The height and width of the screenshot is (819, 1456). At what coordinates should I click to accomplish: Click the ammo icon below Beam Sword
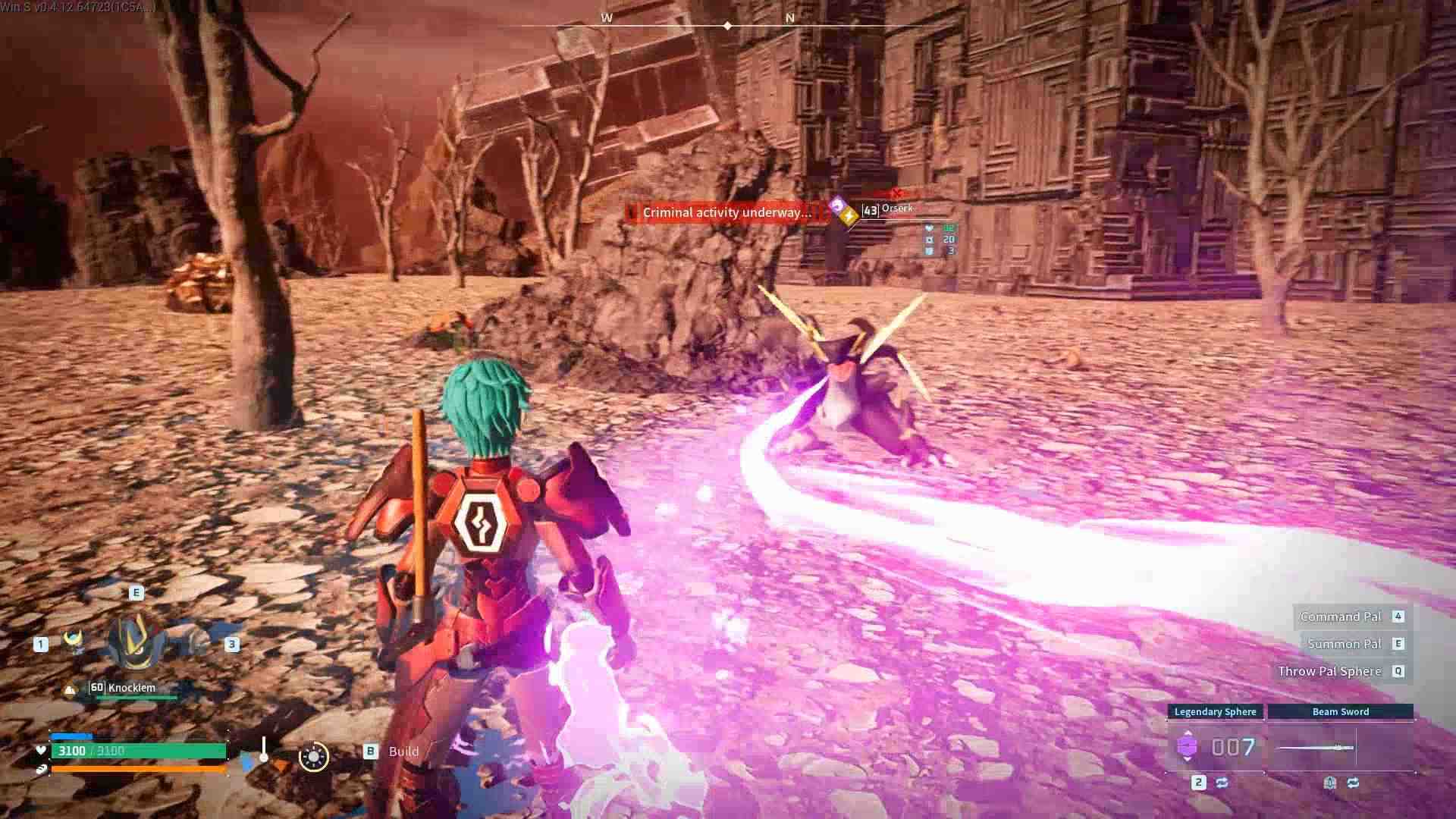pyautogui.click(x=1329, y=781)
